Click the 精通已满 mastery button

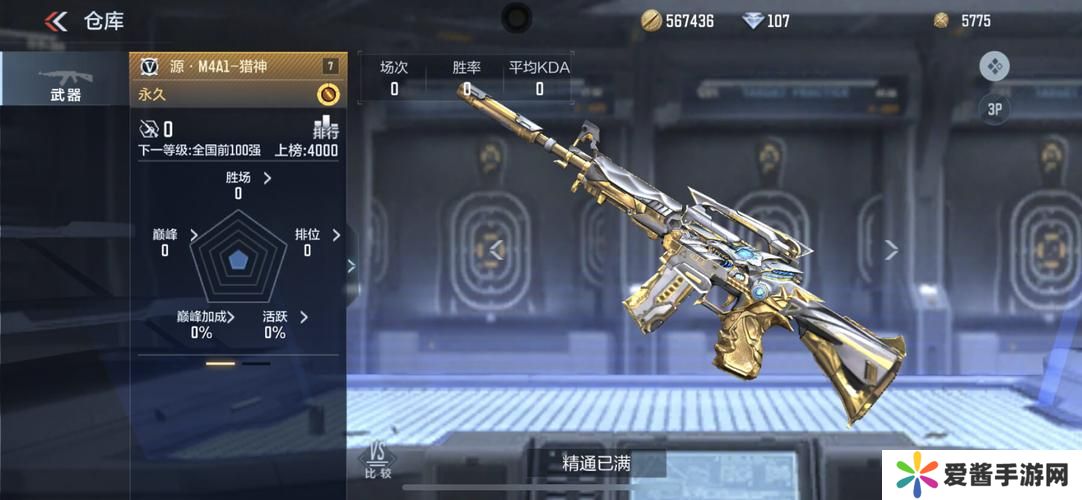click(x=597, y=463)
